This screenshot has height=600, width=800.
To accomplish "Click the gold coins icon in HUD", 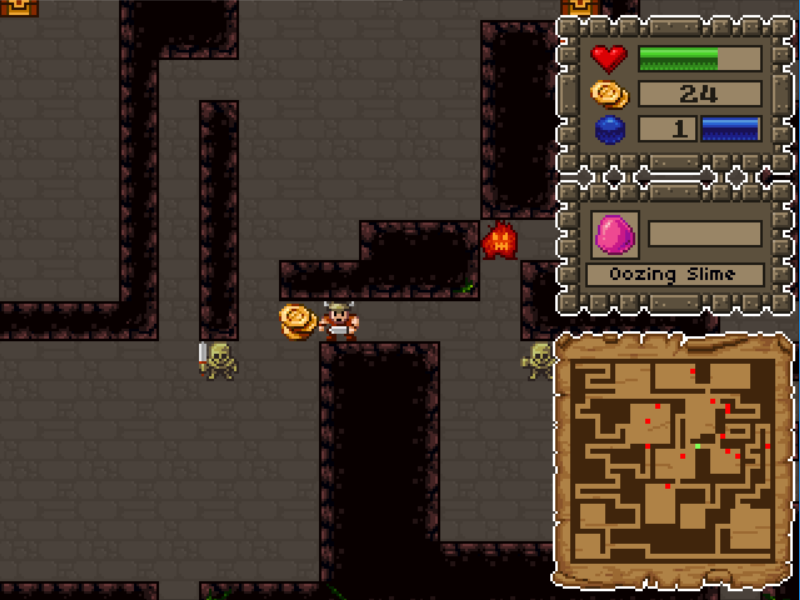I will [x=608, y=94].
